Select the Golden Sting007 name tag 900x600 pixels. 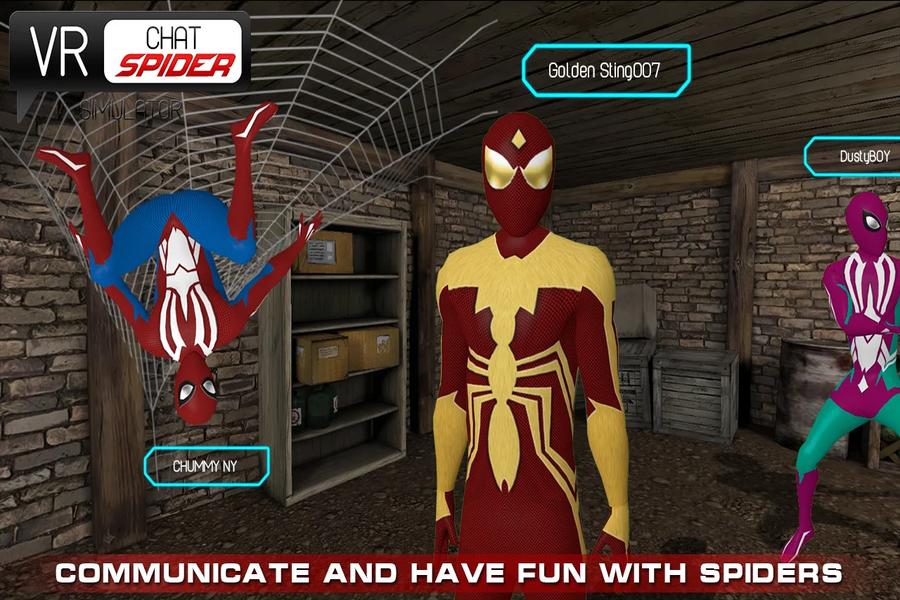[605, 71]
